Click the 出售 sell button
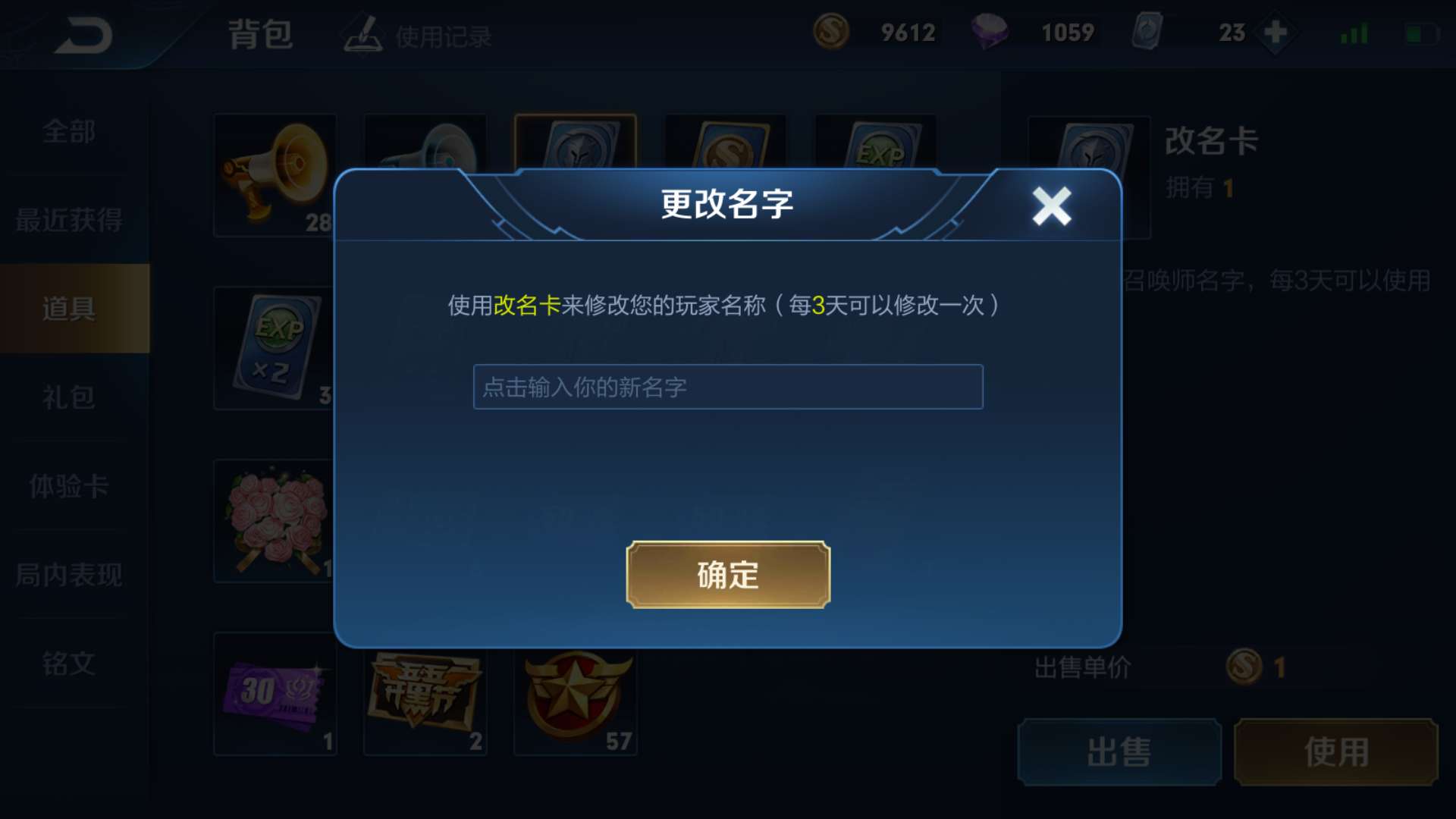Screen dimensions: 1456x819 (x=1120, y=752)
